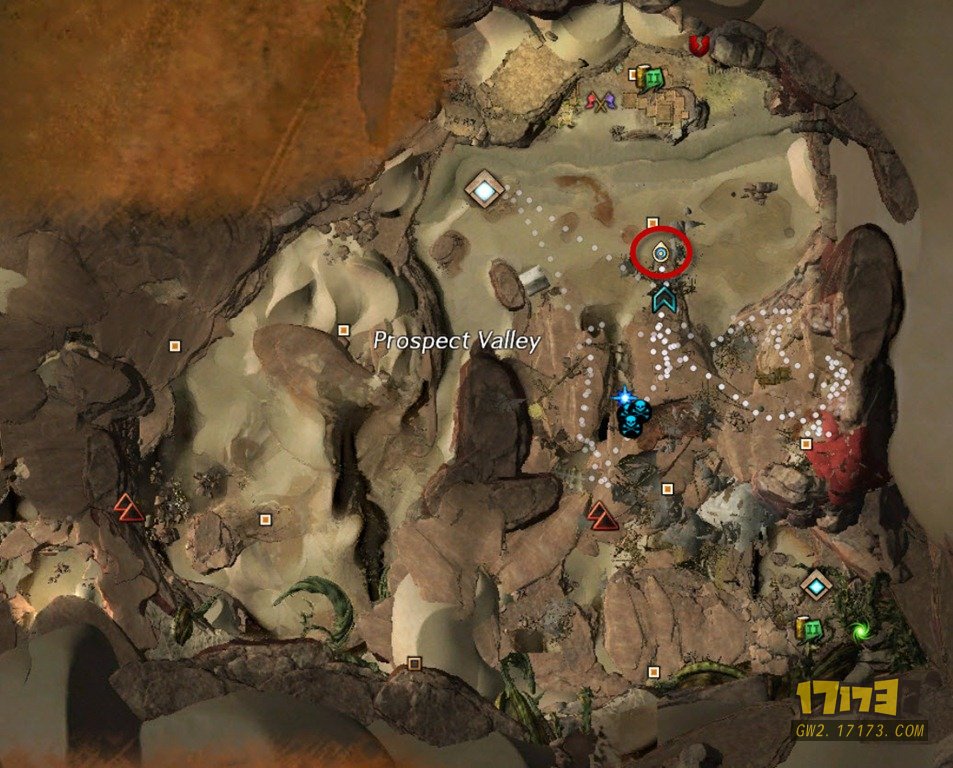Select the green merchant icon near the red shield
953x768 pixels.
coord(653,77)
